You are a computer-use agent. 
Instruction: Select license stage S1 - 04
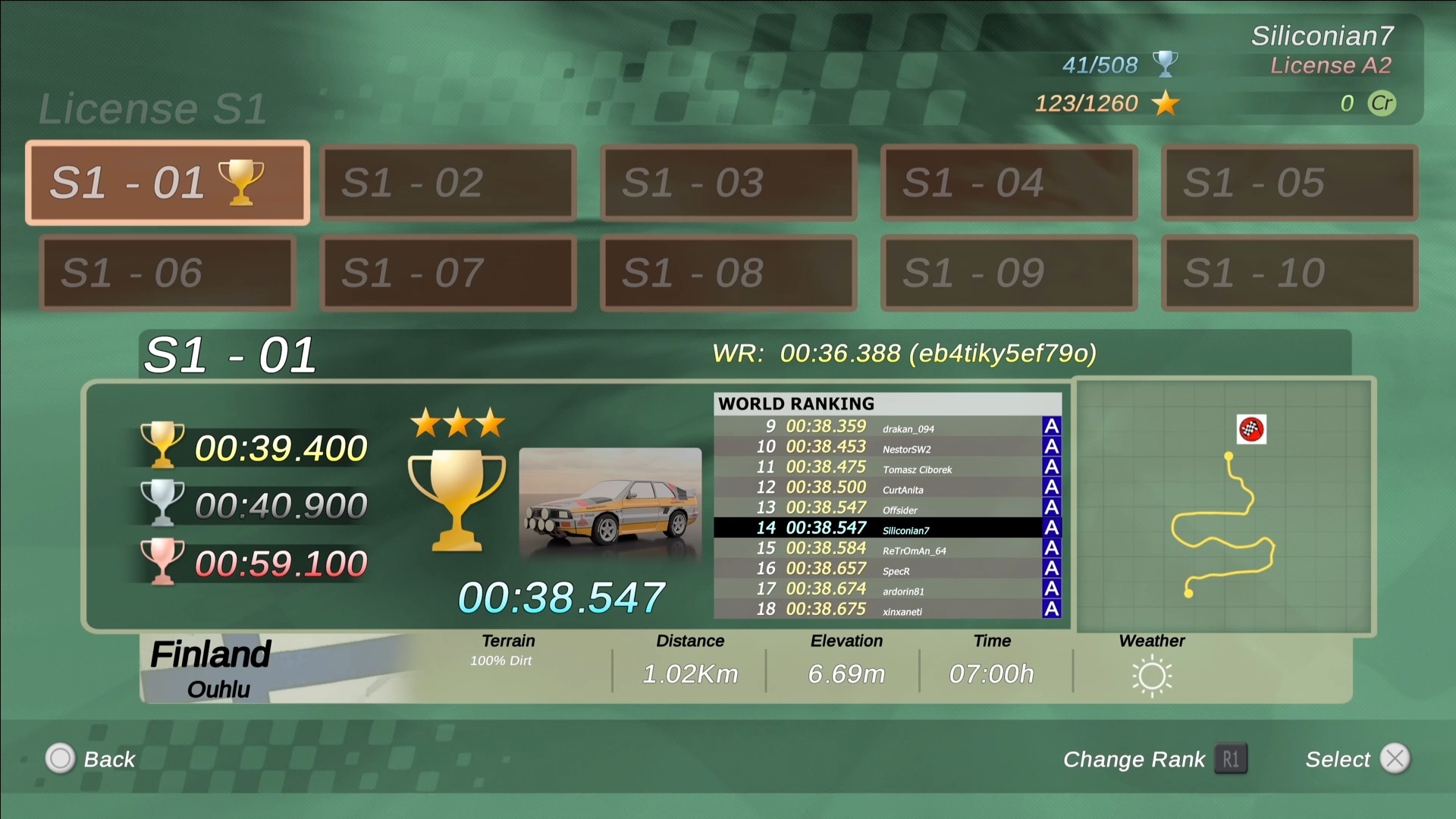(x=1009, y=183)
